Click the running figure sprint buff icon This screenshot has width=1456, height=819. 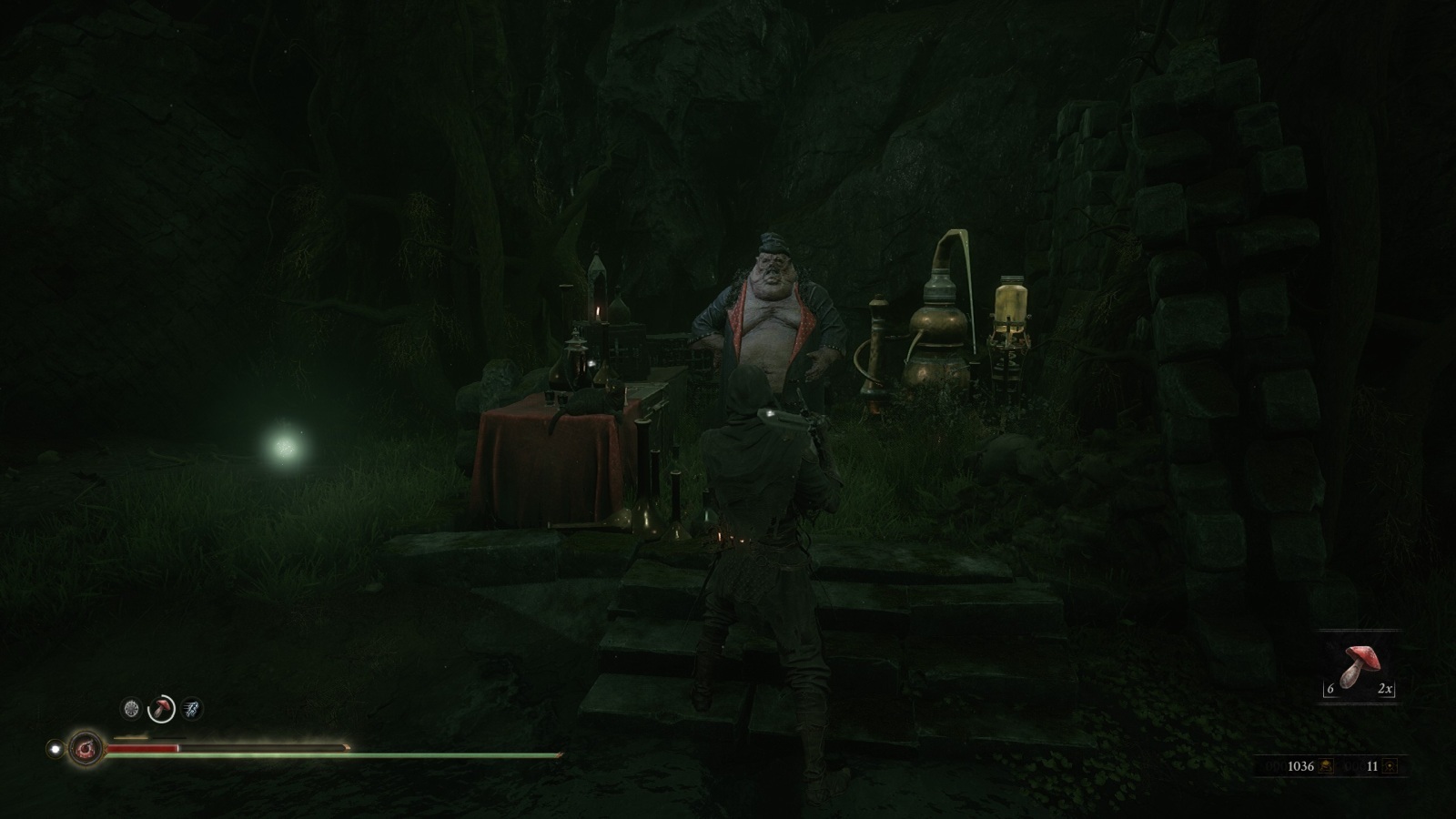pos(191,708)
